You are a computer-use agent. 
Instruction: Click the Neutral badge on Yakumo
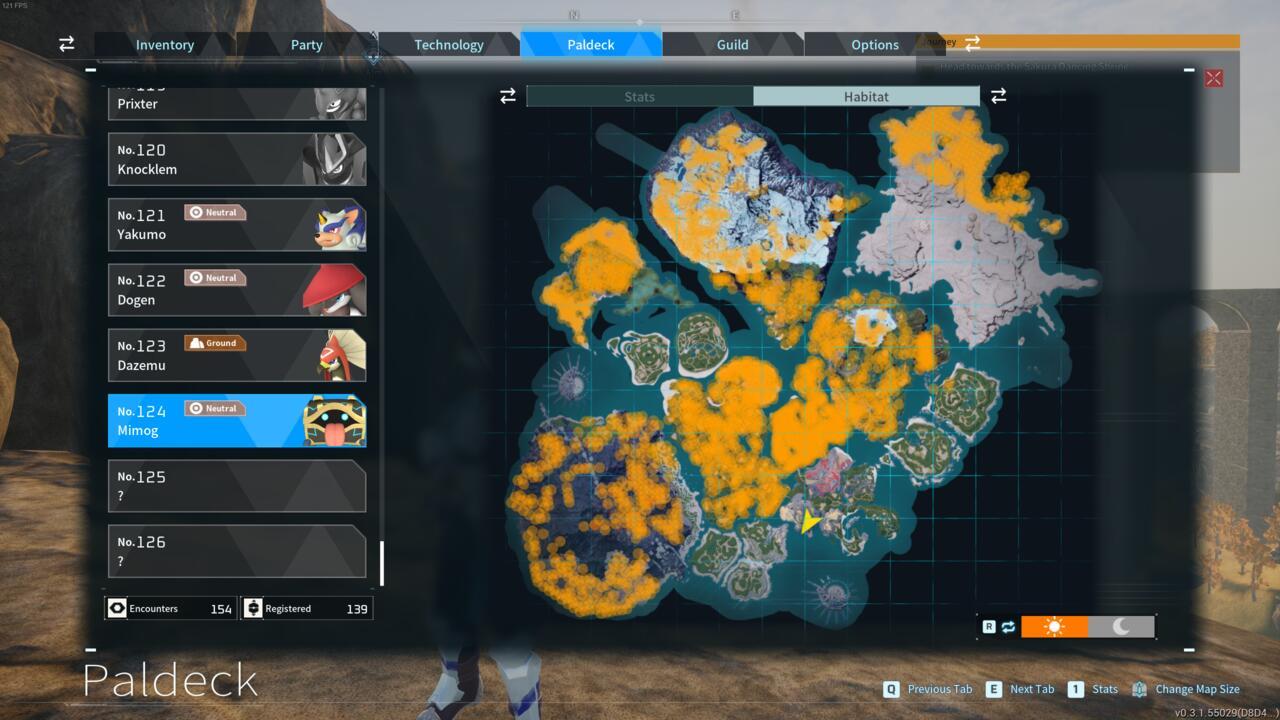pos(214,212)
